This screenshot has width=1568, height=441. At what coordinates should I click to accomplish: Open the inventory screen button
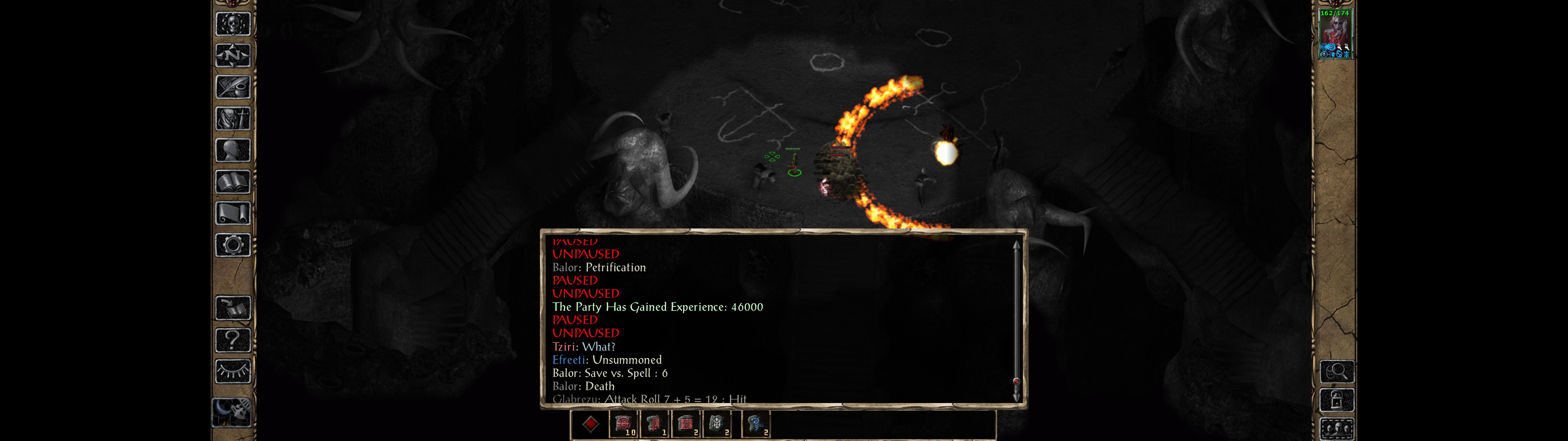(x=232, y=118)
